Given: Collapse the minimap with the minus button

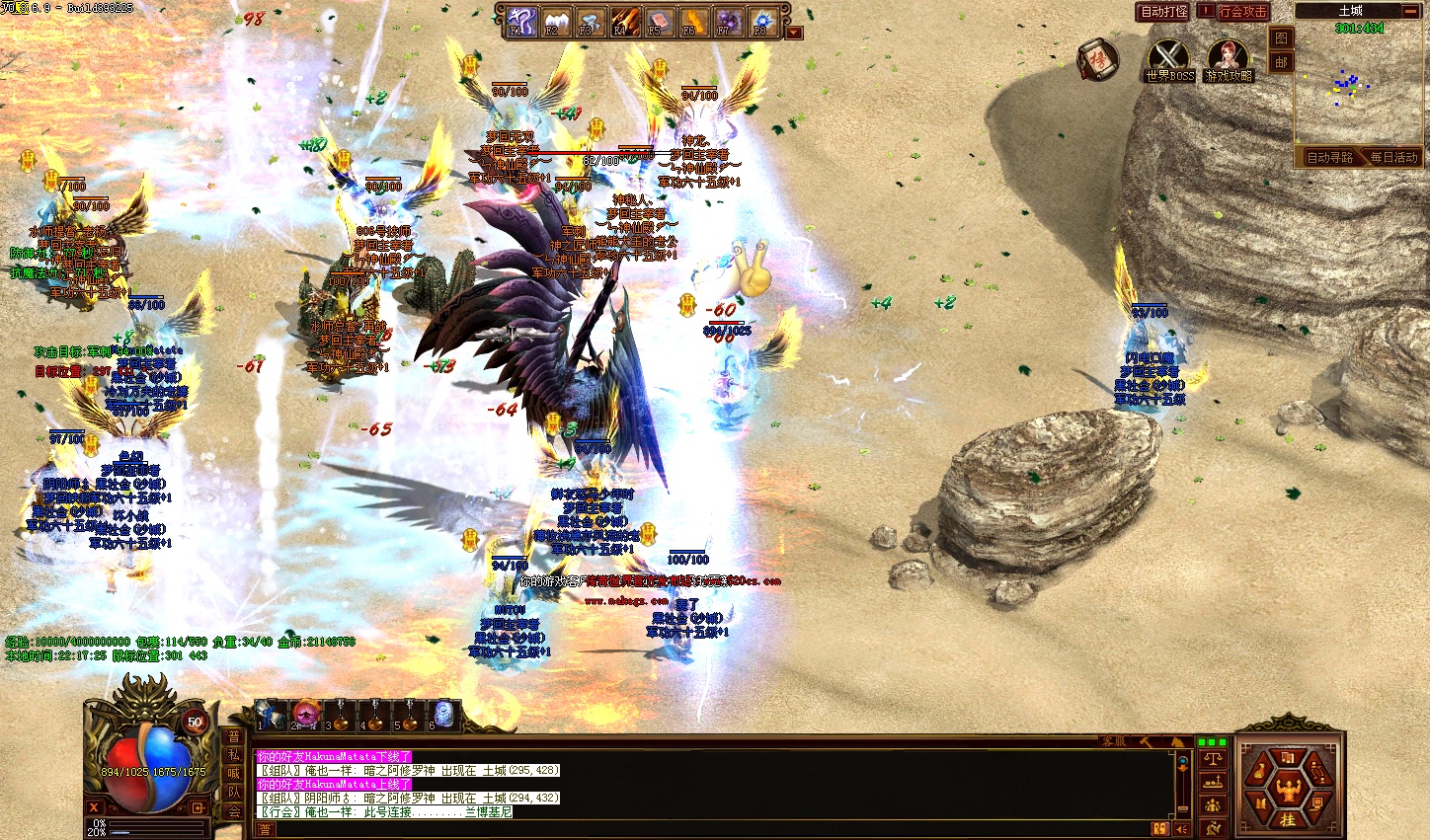Looking at the screenshot, I should 1409,11.
